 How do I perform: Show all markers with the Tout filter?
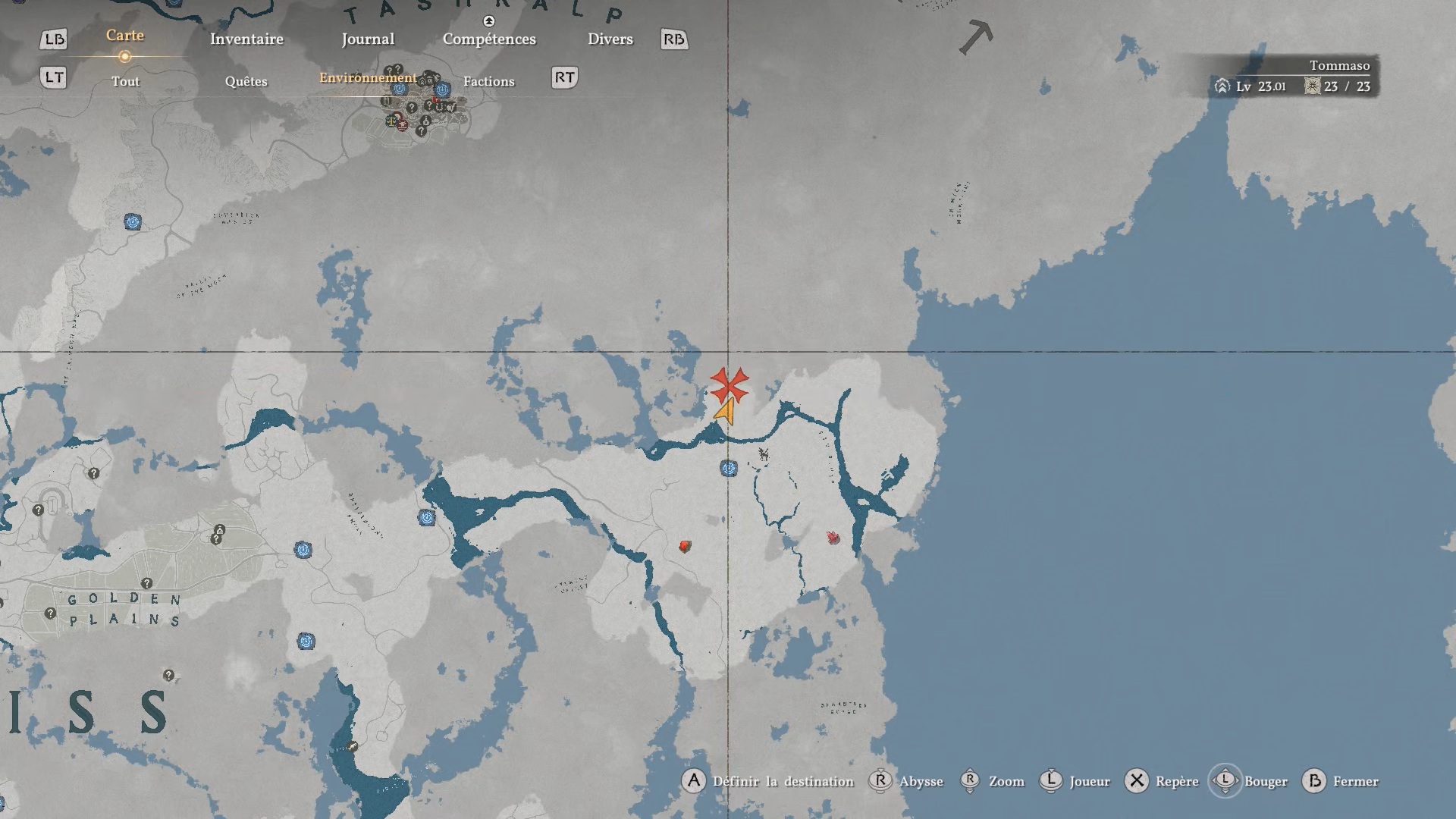tap(126, 82)
